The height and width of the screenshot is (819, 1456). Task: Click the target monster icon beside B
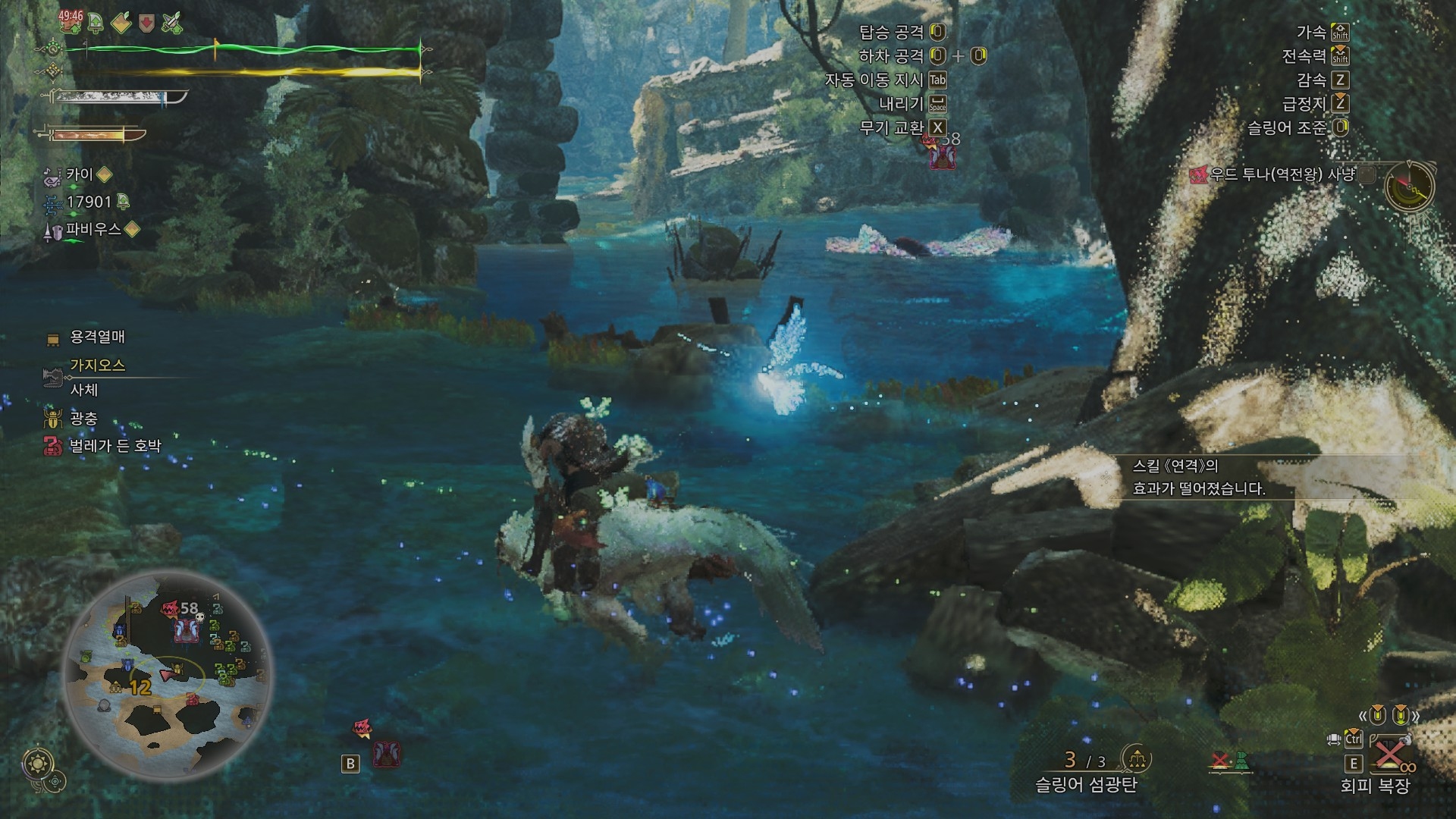[387, 755]
